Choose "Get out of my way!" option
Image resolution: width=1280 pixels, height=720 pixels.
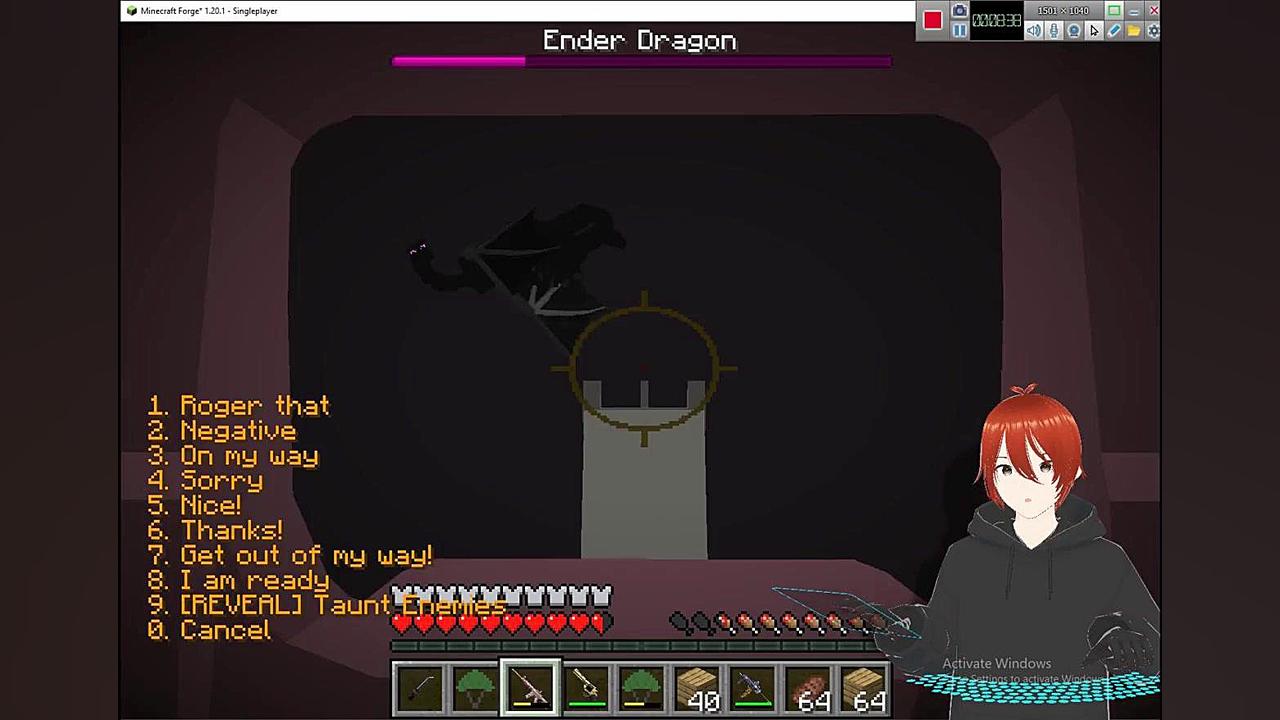point(305,556)
